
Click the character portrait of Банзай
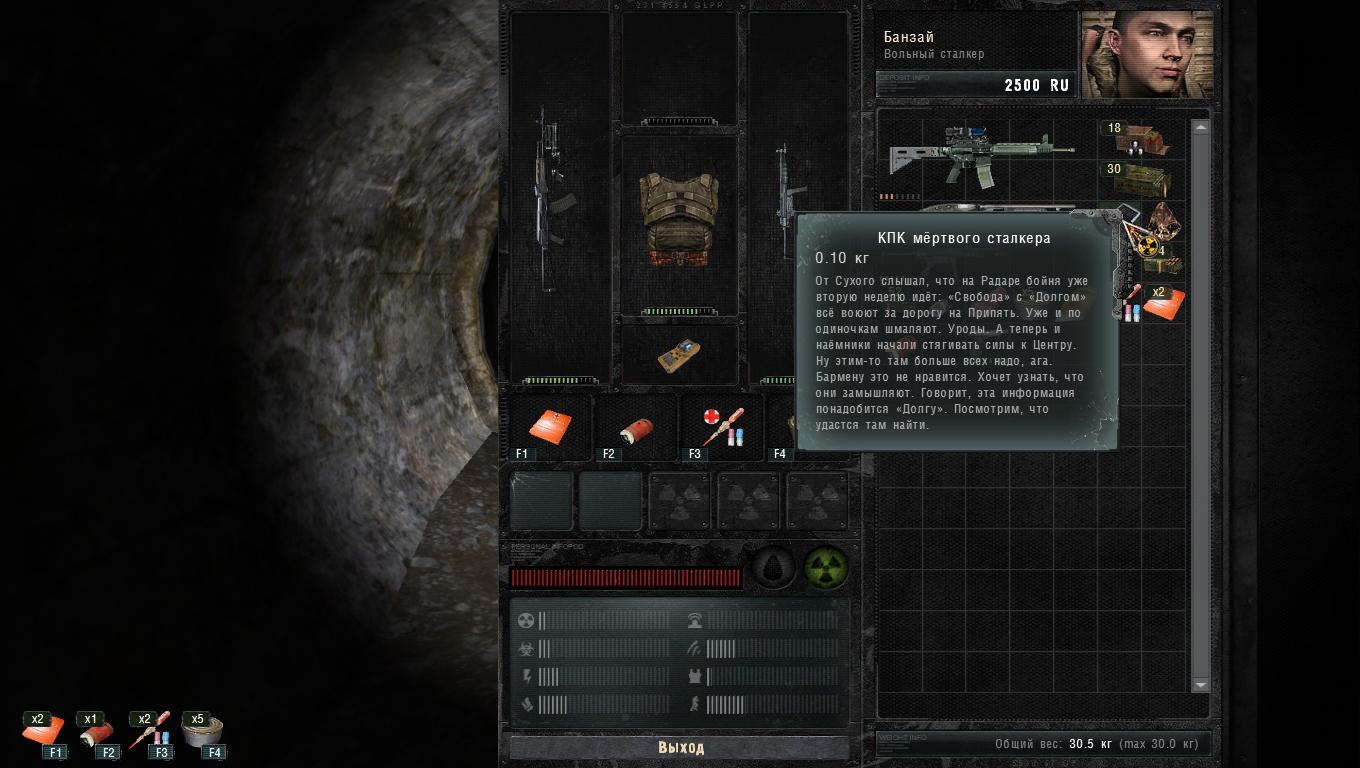(1146, 54)
